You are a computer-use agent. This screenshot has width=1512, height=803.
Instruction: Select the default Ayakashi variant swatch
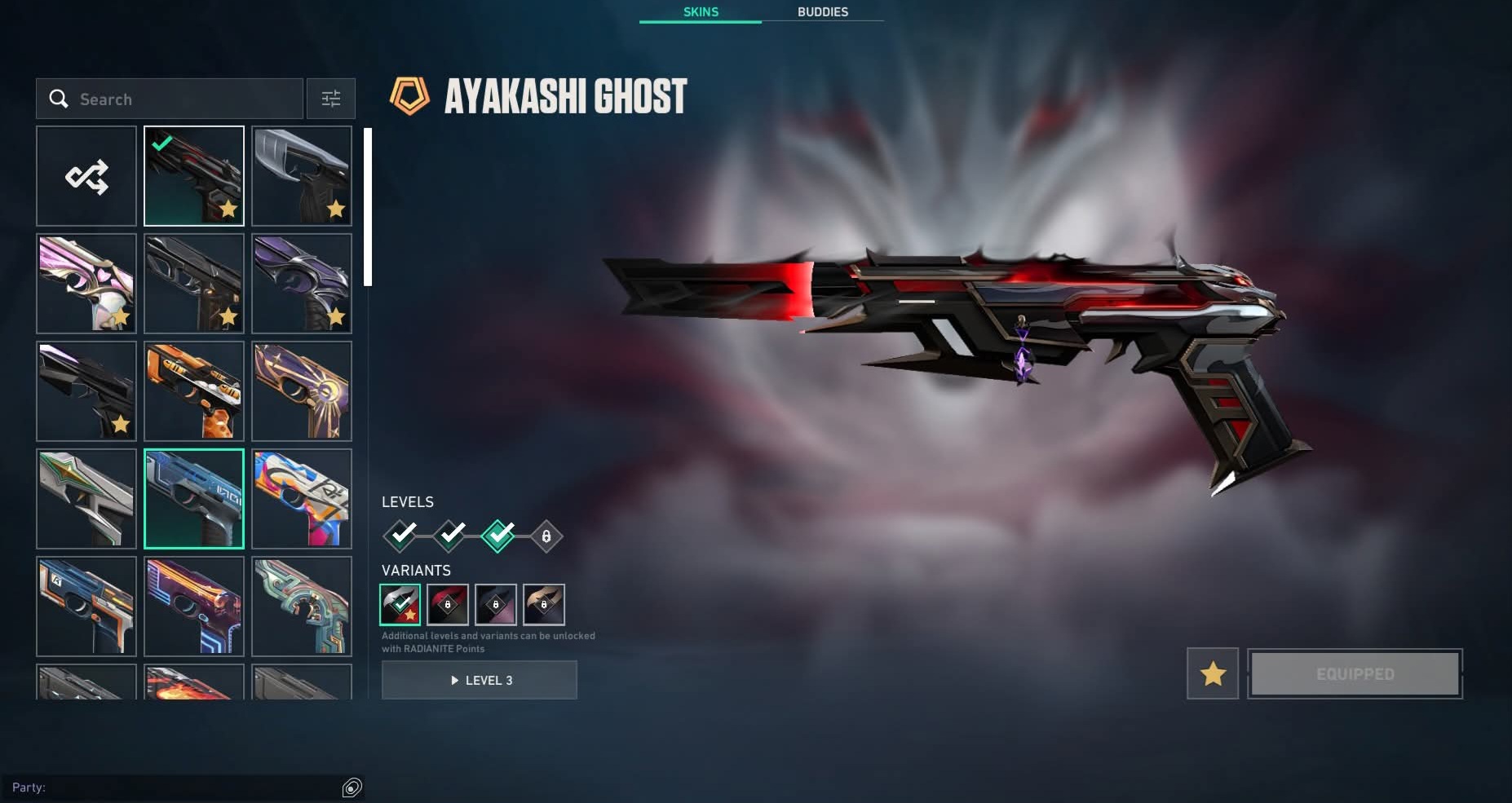coord(400,605)
